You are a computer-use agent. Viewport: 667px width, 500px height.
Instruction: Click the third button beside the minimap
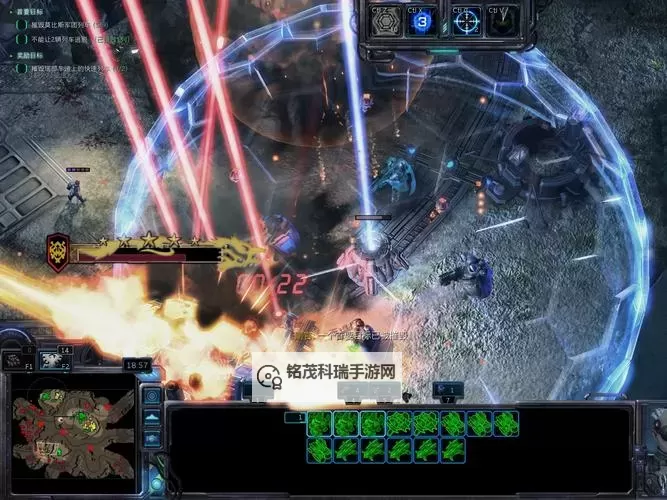click(152, 438)
